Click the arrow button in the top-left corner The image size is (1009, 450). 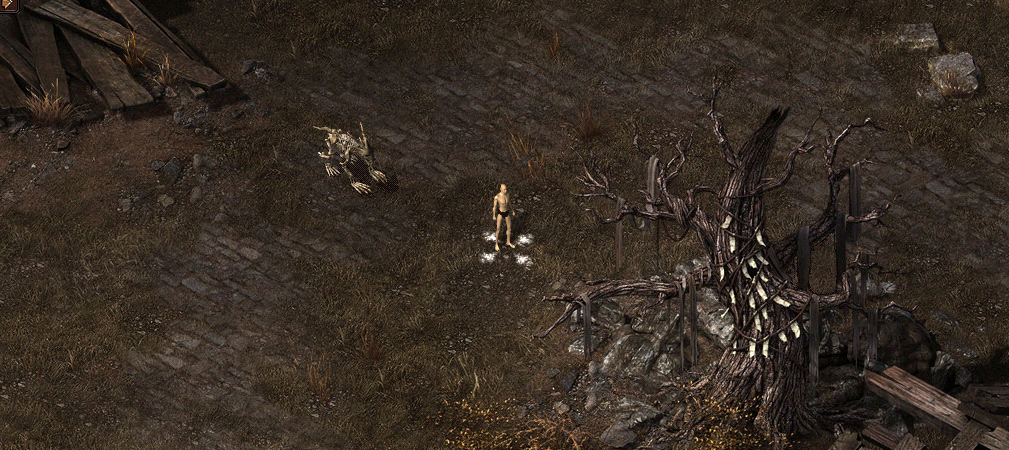point(8,5)
